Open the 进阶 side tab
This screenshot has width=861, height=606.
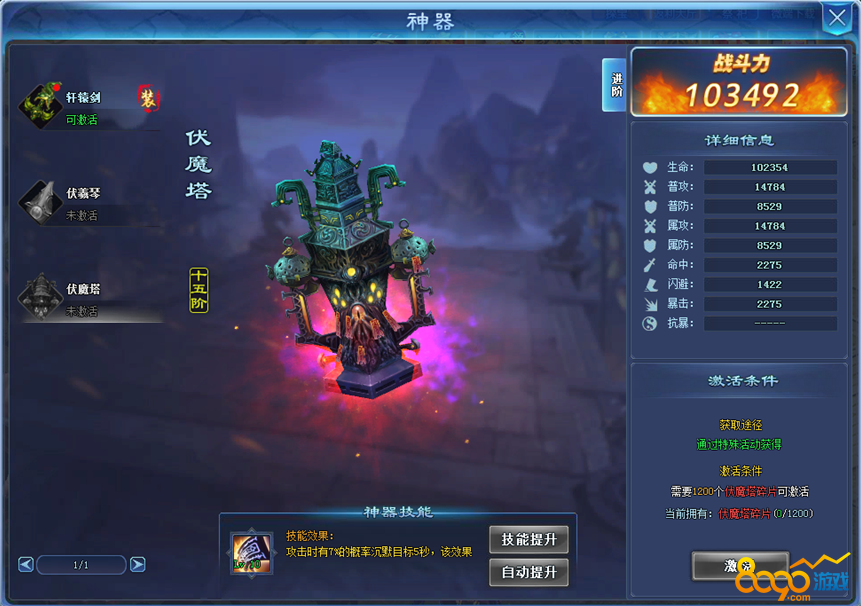(x=615, y=85)
